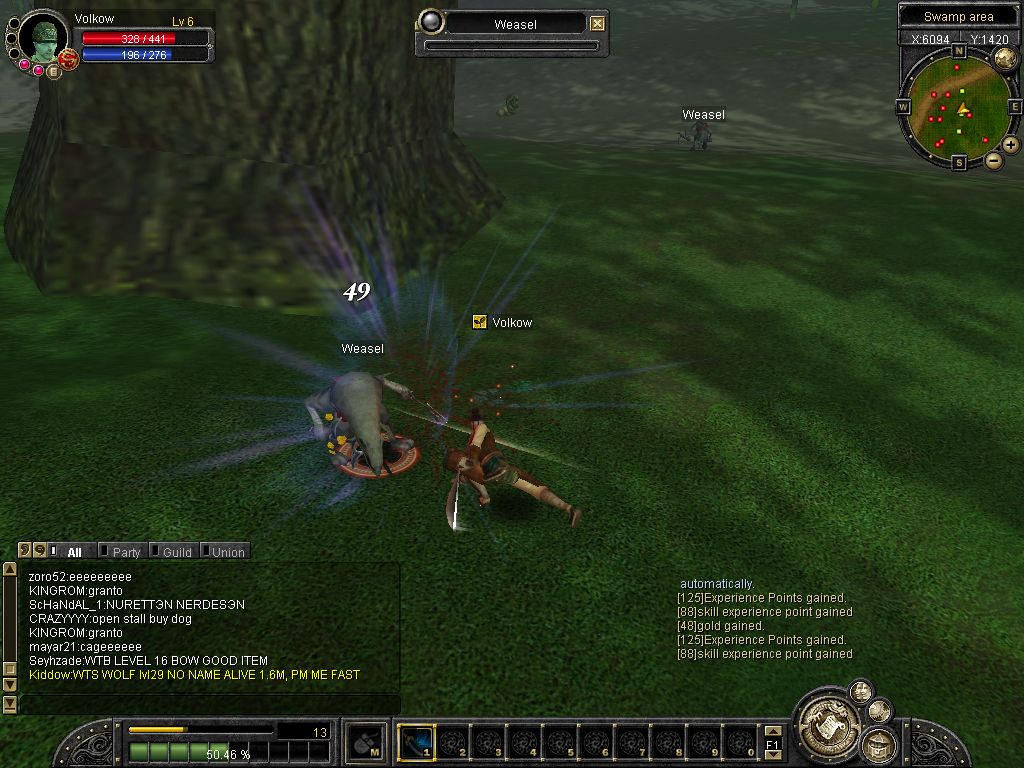This screenshot has width=1024, height=768.
Task: Click the red dragon emblem beside portrait
Action: (x=68, y=60)
